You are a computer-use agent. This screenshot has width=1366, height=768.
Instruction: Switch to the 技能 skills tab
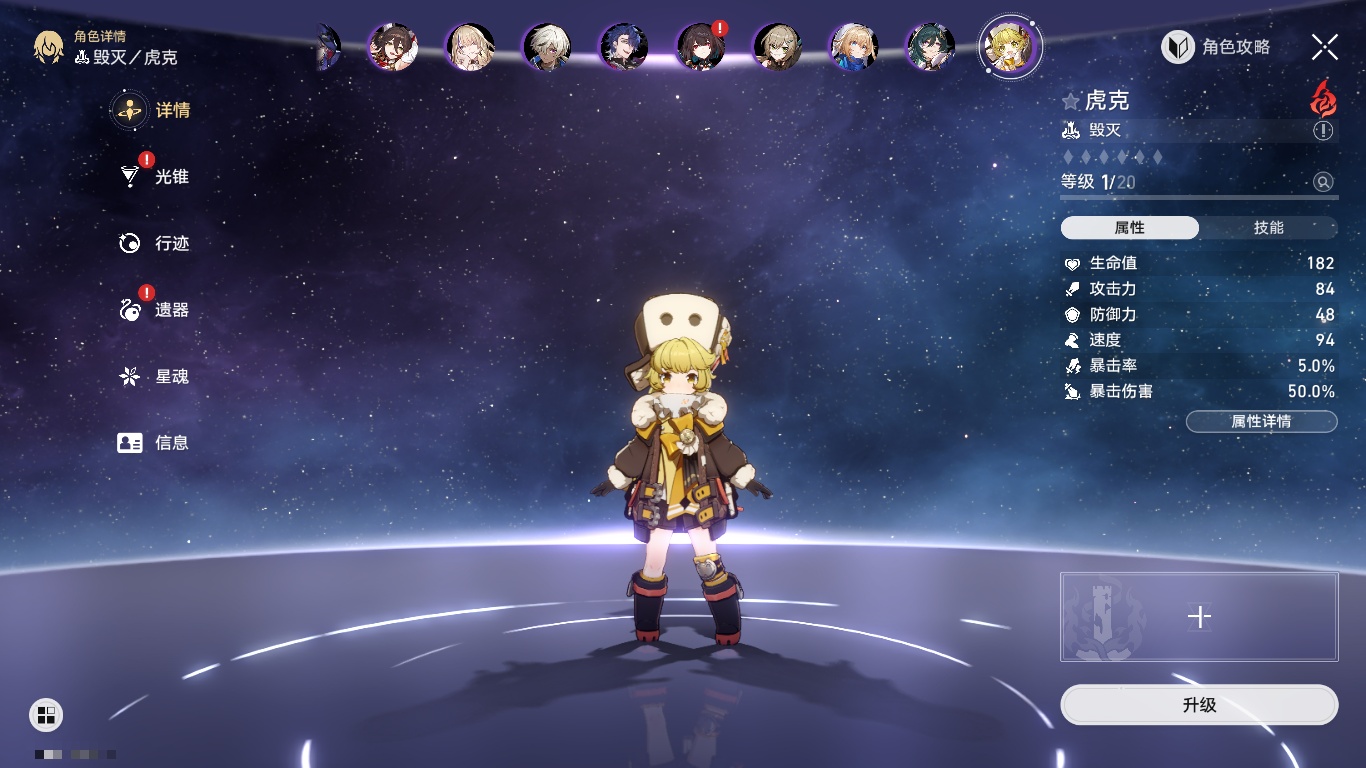1268,228
